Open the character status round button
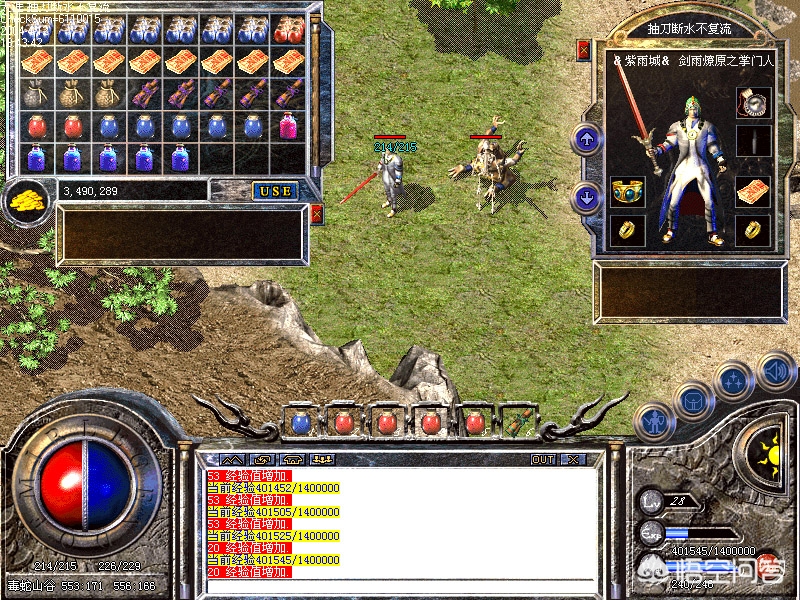800x600 pixels. 654,421
